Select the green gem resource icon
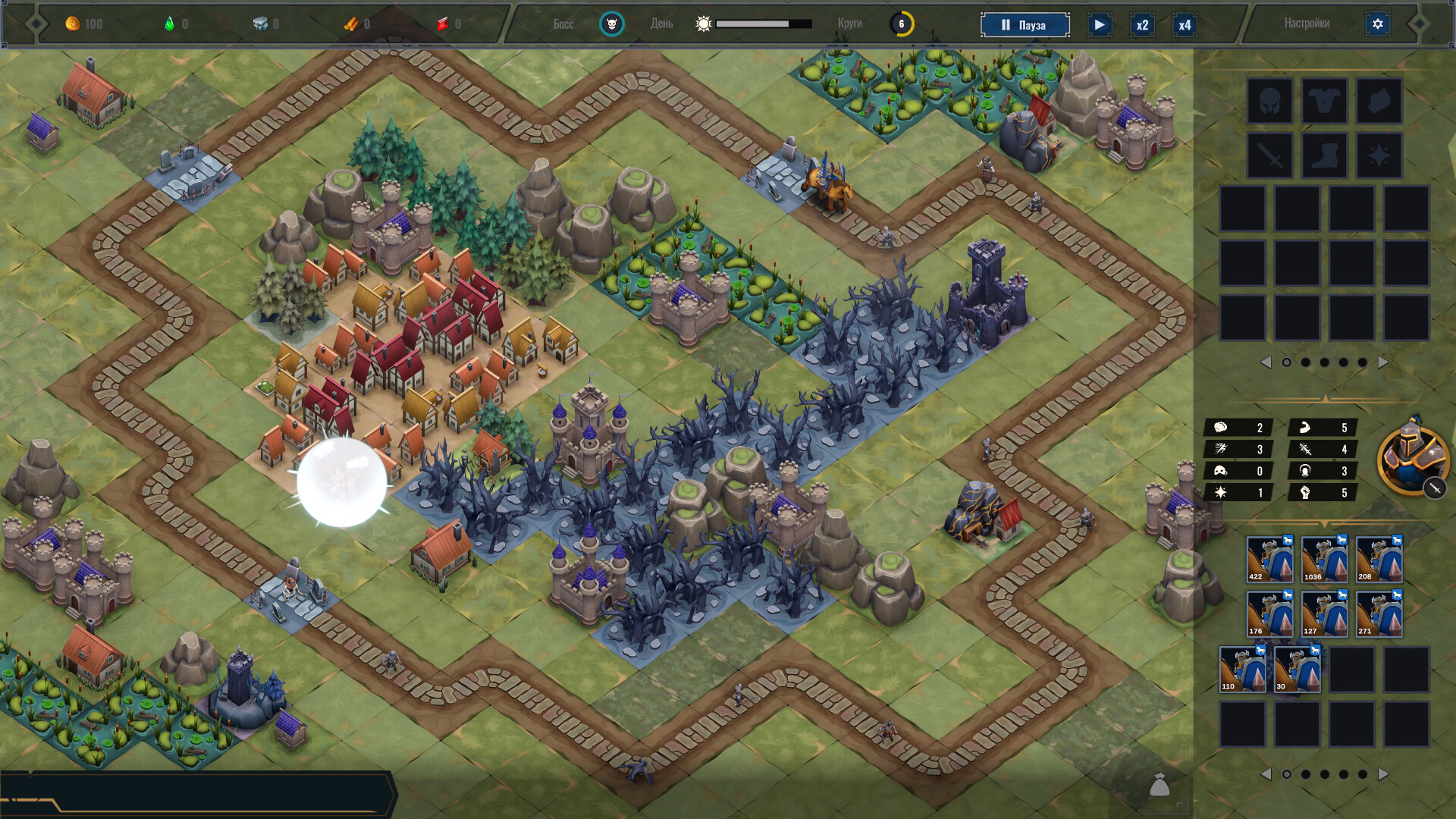This screenshot has width=1456, height=819. [x=168, y=24]
